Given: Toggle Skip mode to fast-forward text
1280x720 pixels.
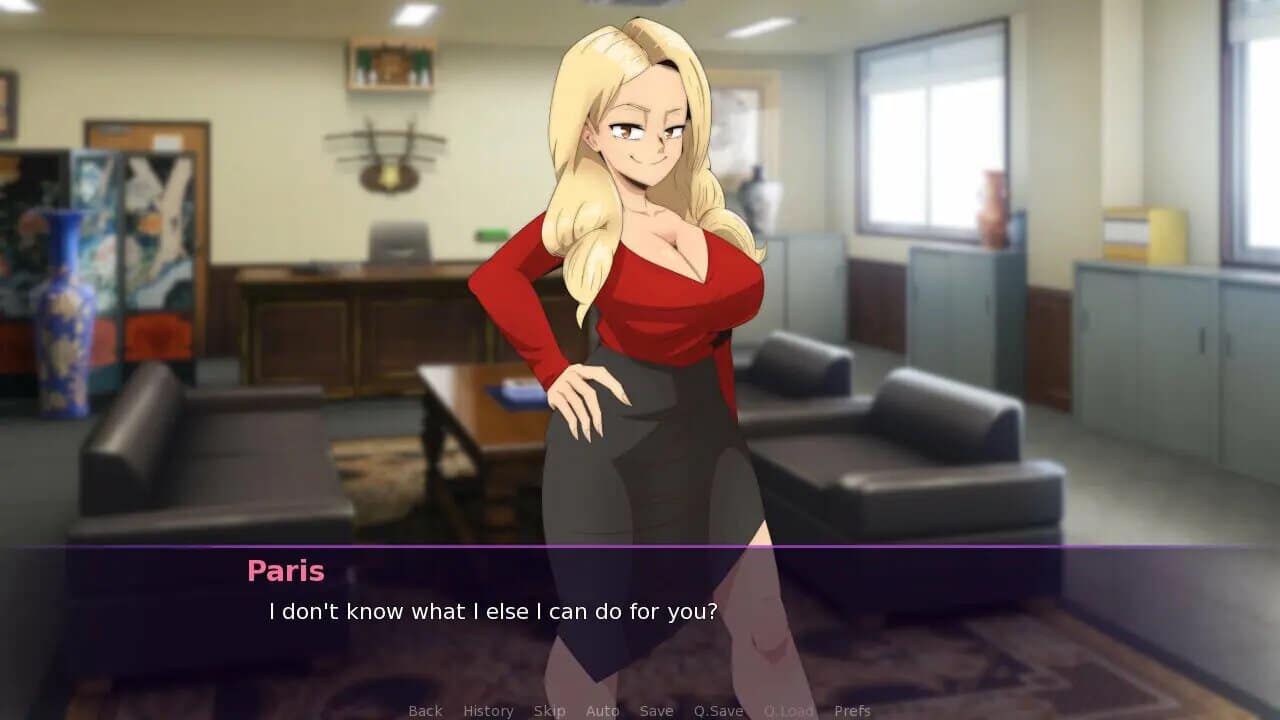Looking at the screenshot, I should coord(549,710).
